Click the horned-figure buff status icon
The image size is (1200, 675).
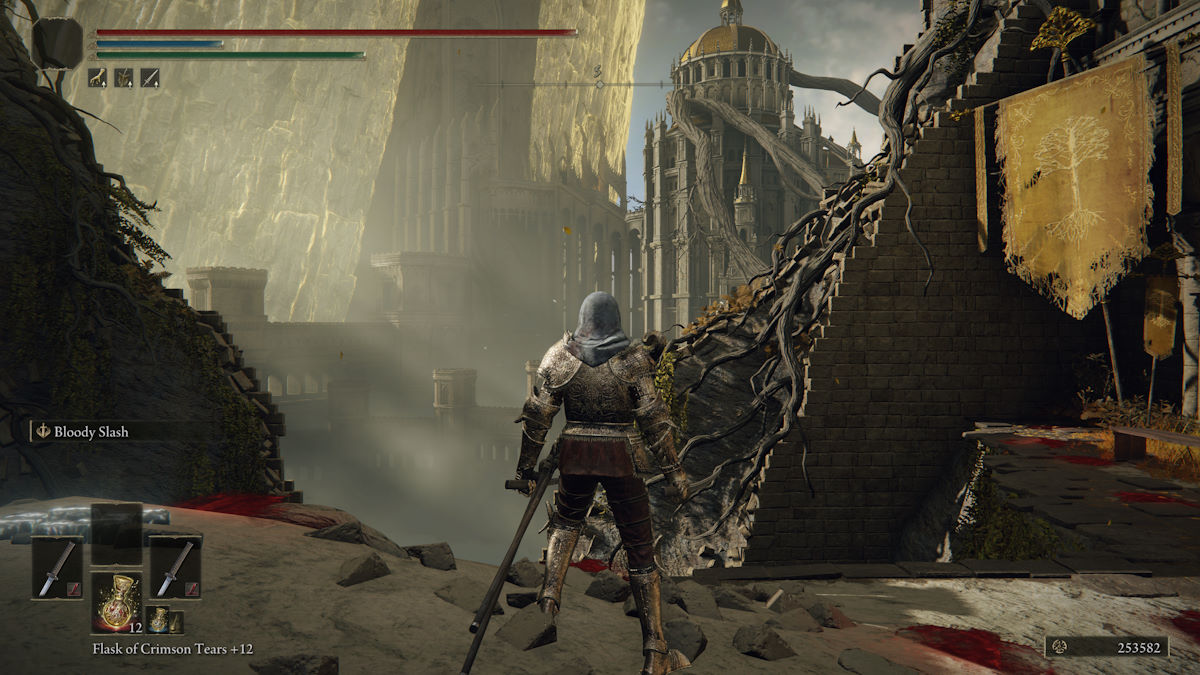123,76
